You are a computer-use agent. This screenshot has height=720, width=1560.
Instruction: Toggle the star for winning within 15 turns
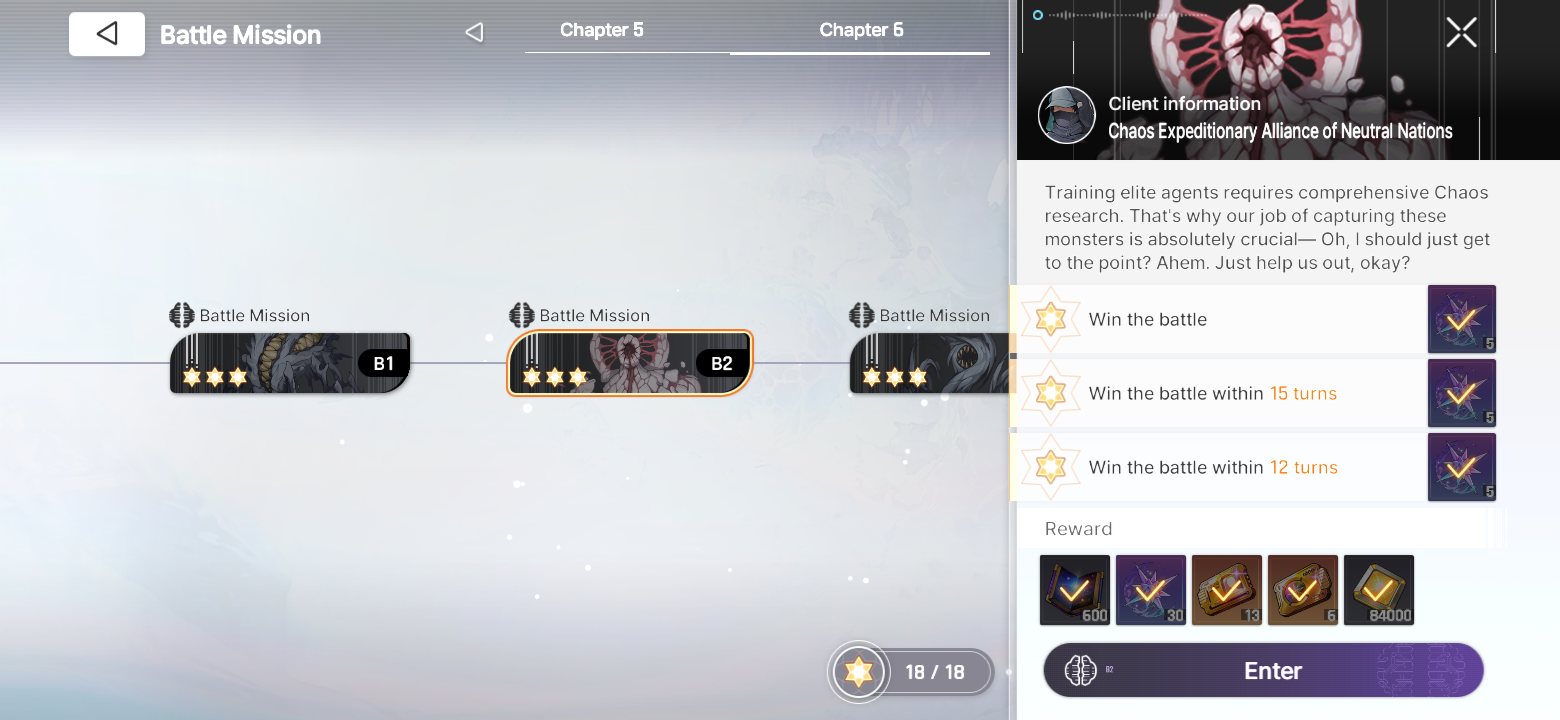[x=1050, y=393]
